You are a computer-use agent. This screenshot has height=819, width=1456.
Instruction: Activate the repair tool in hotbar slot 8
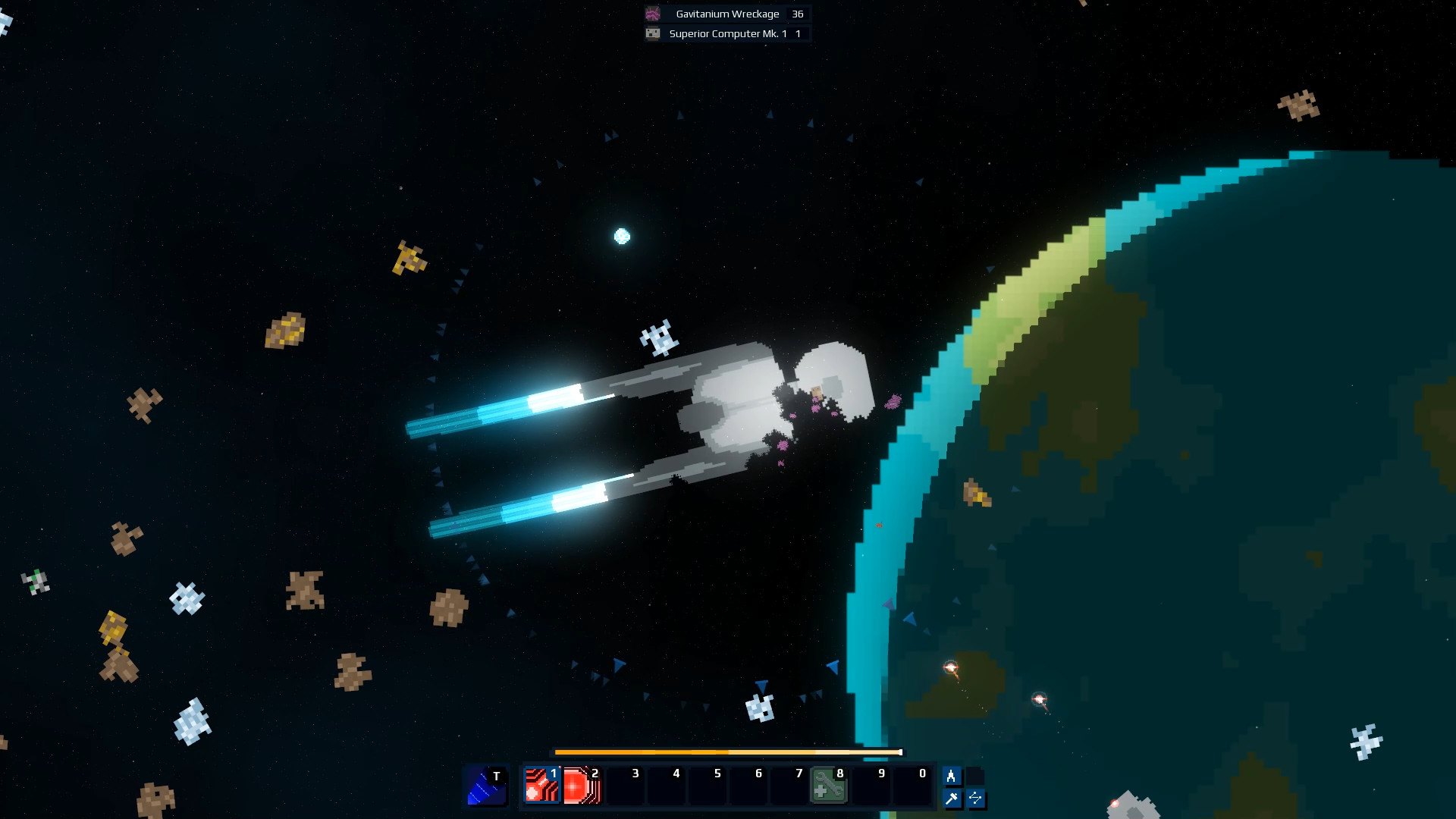828,786
